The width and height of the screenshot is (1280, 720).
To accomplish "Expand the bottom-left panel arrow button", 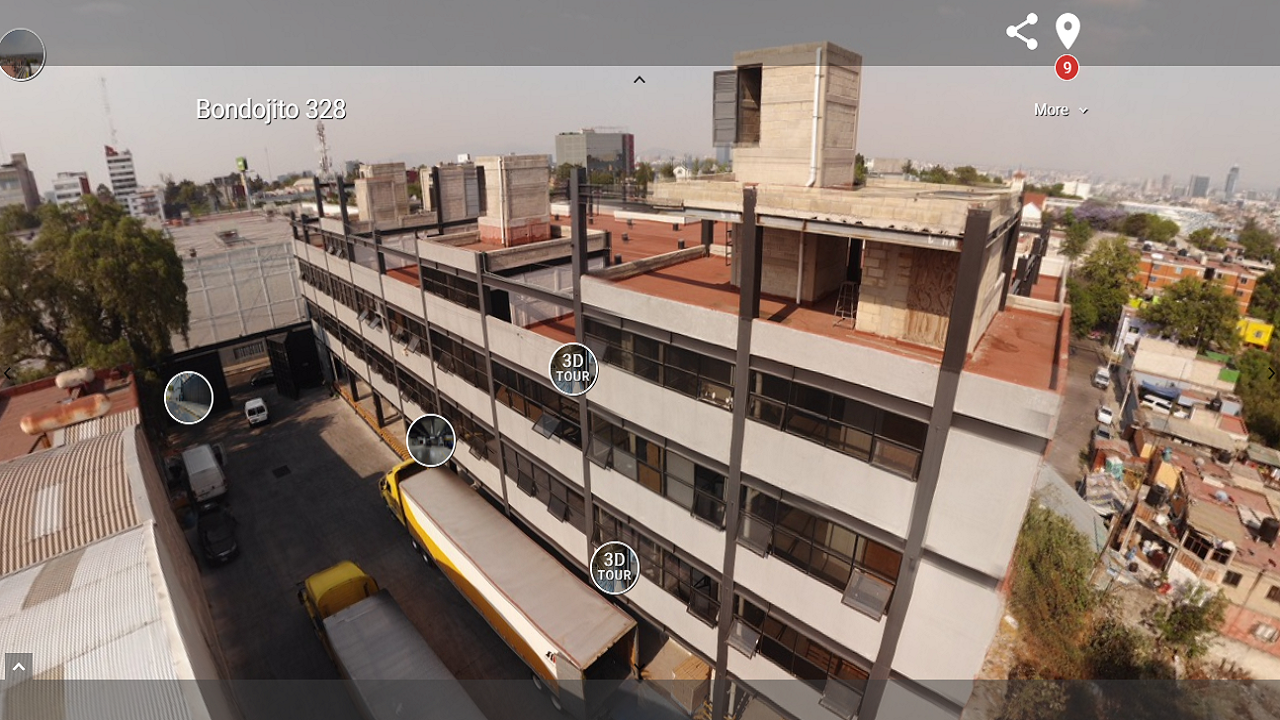I will [x=18, y=667].
